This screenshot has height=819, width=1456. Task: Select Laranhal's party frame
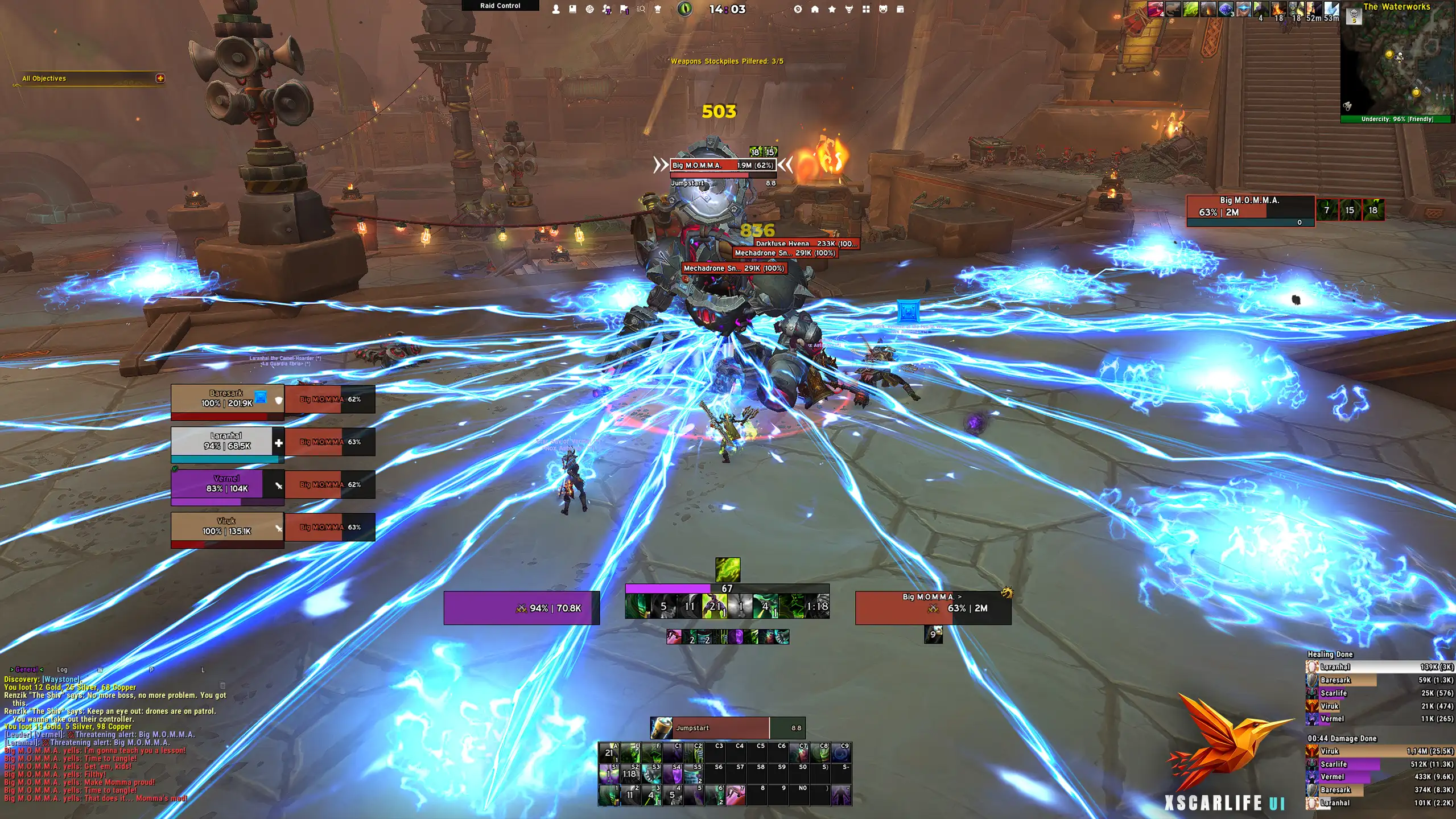(x=227, y=442)
